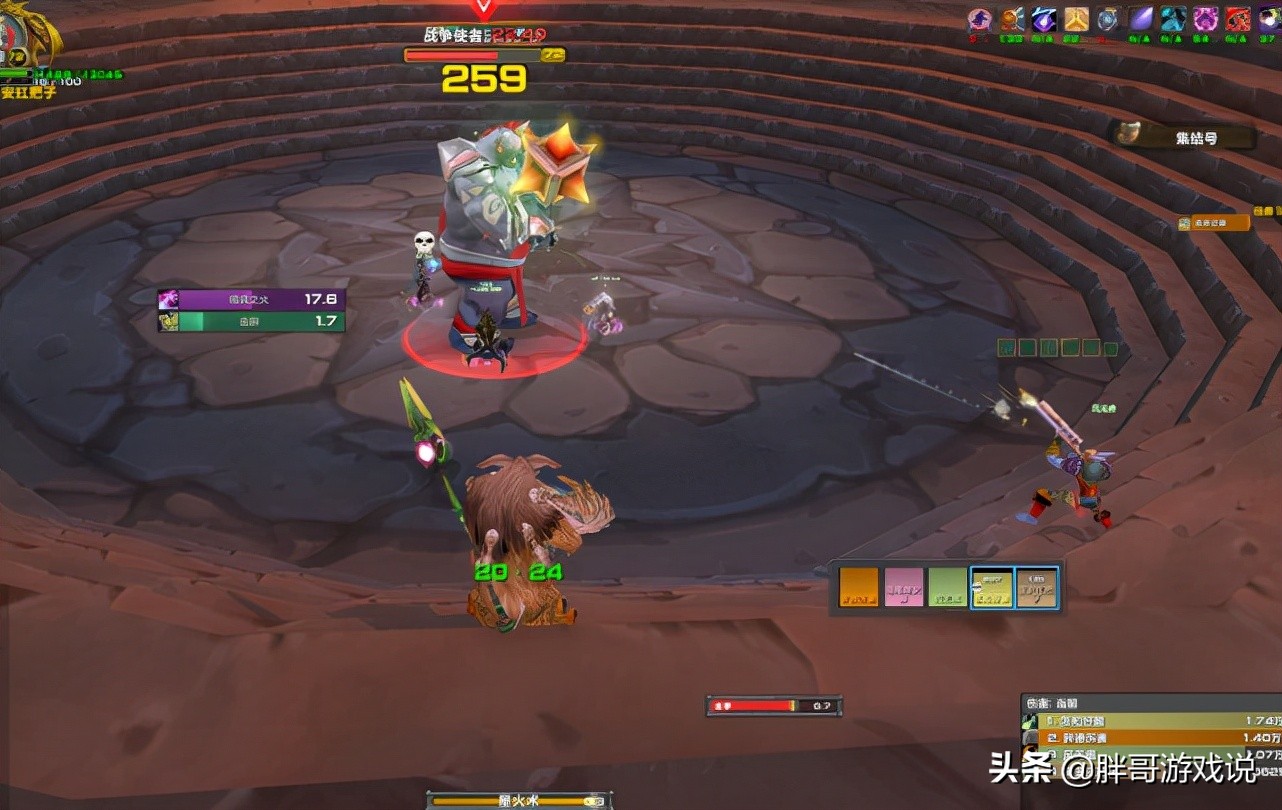Image resolution: width=1282 pixels, height=810 pixels.
Task: Click the orange orb buff icon
Action: click(x=1012, y=19)
